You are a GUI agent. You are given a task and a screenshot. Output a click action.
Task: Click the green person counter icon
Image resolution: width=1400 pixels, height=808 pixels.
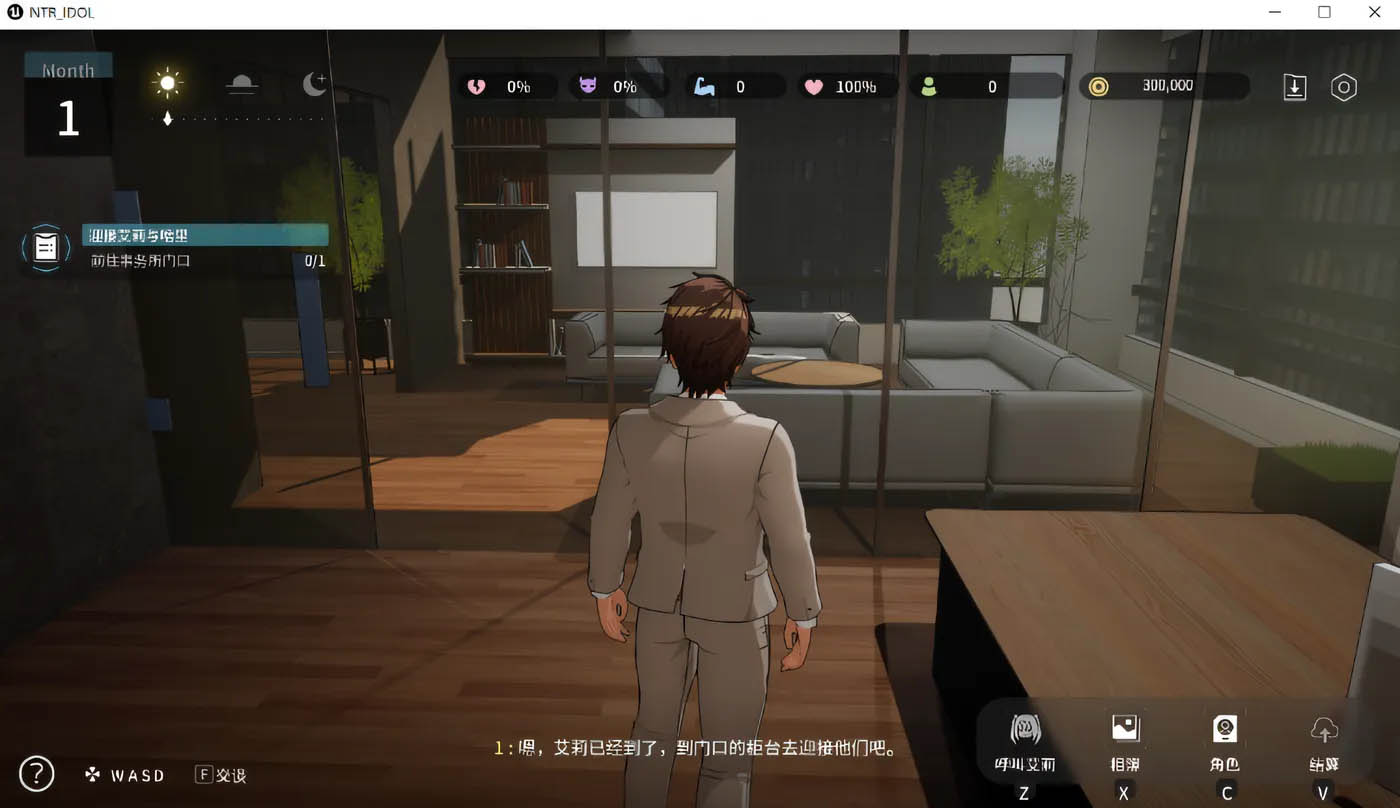coord(930,86)
